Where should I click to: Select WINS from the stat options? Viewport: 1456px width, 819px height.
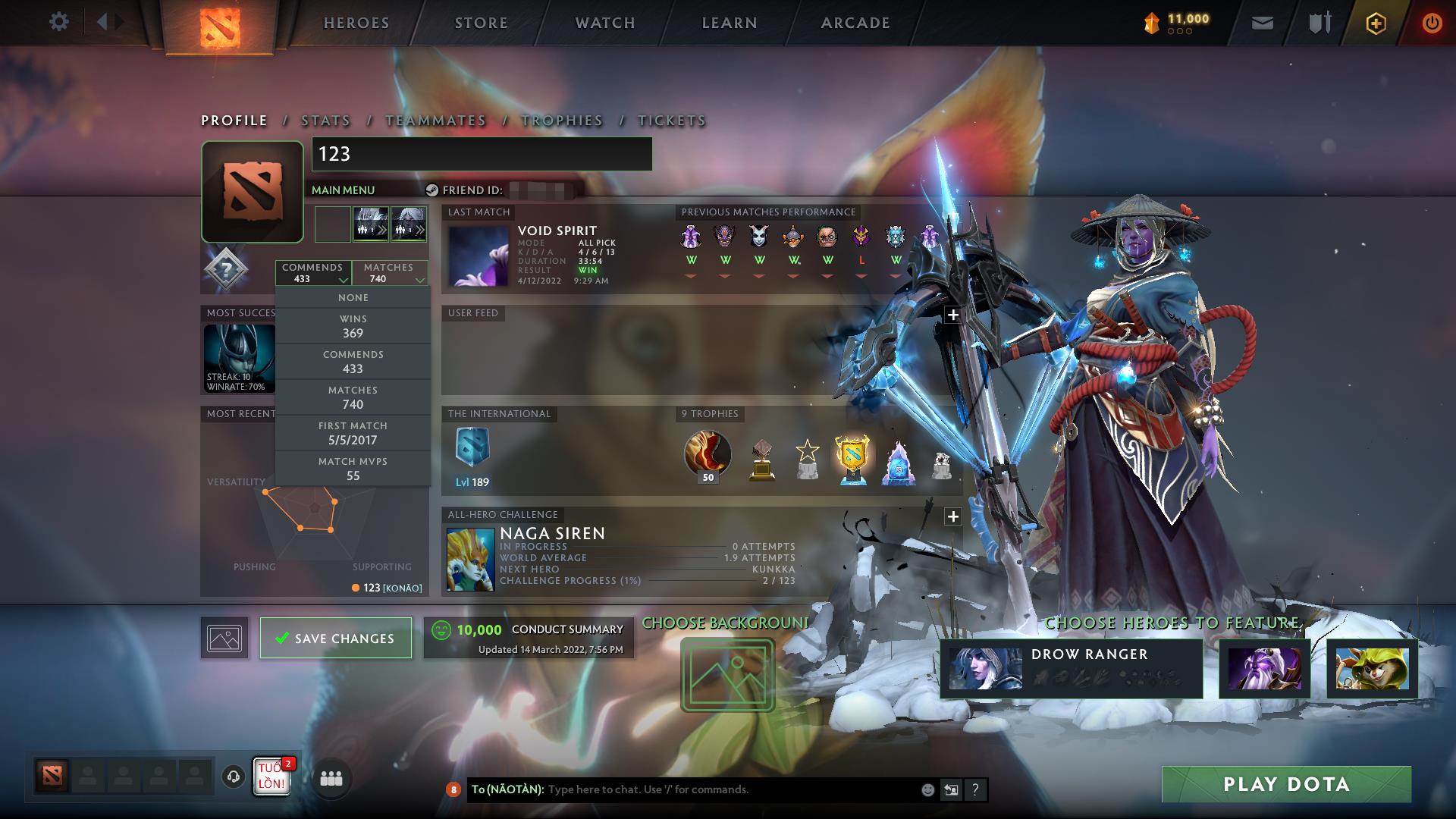coord(353,325)
